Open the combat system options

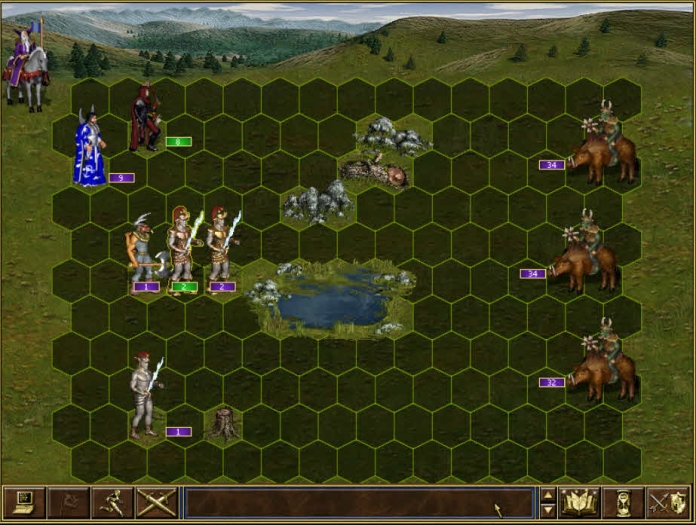tap(24, 502)
